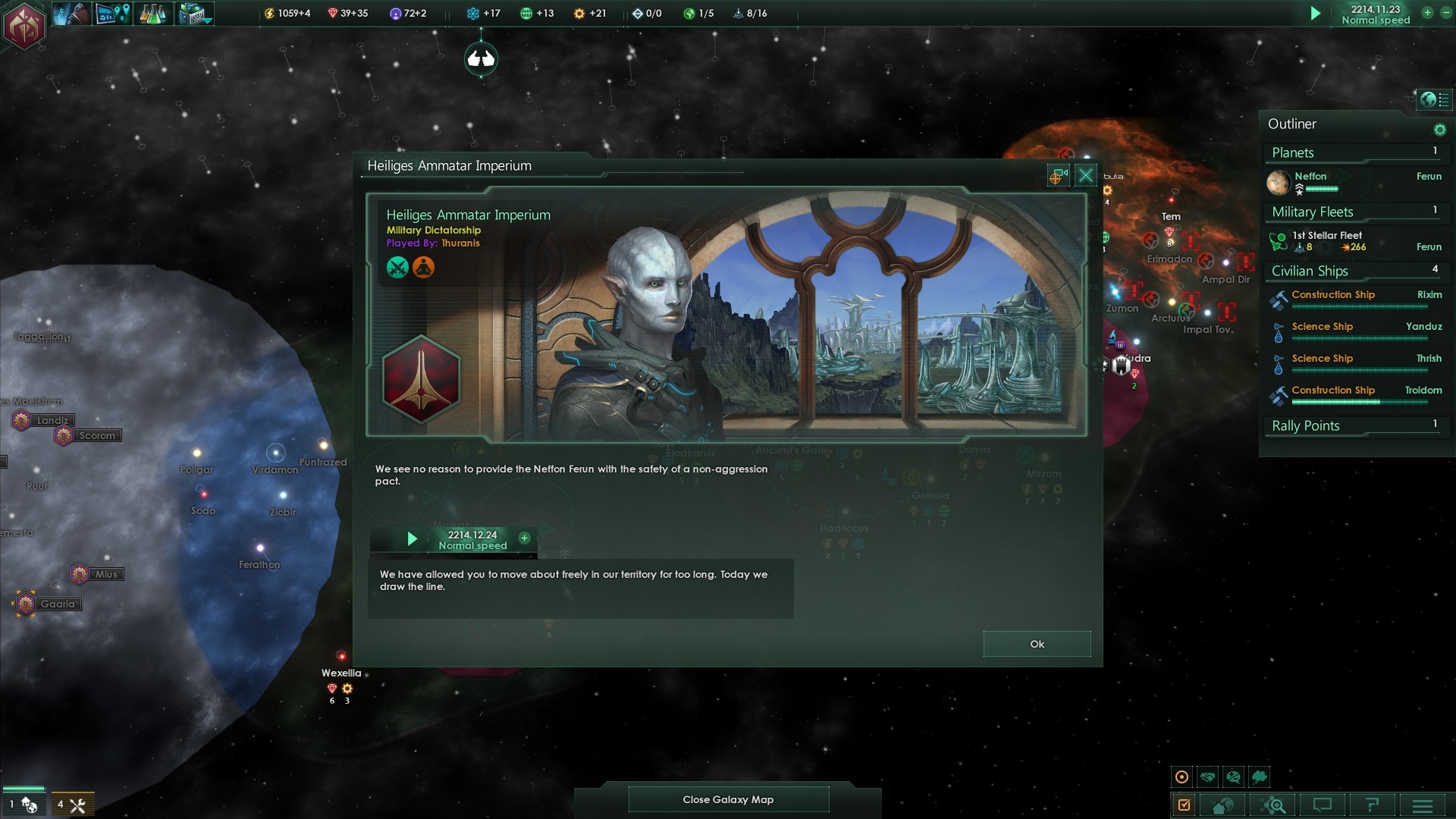Toggle the handshake diplomatic map mode
Screen dimensions: 1456x819
tap(1208, 777)
